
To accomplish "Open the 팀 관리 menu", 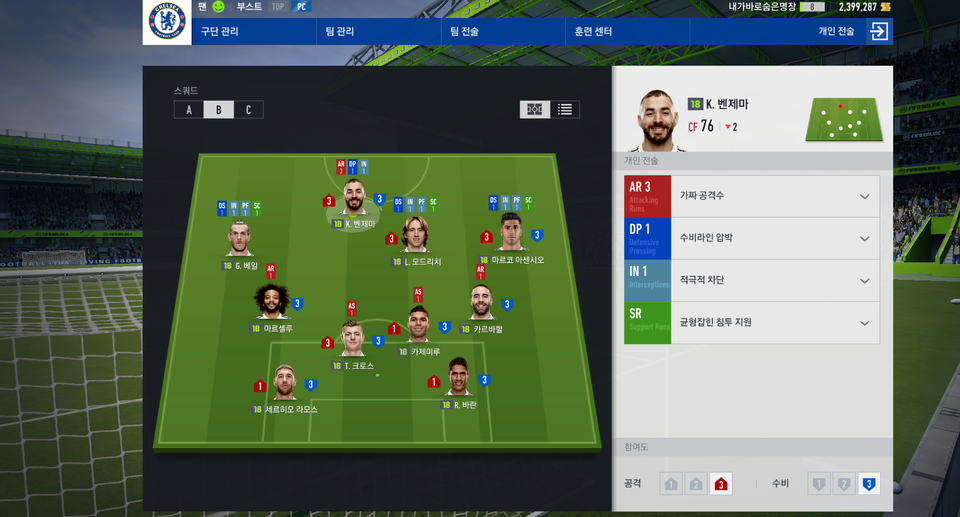I will [x=342, y=32].
